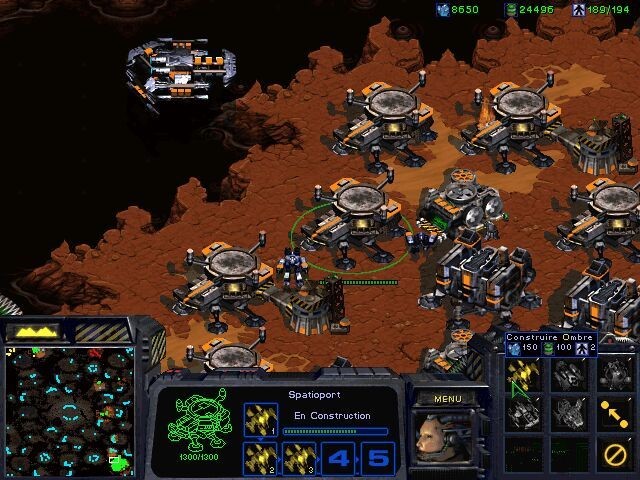Screen dimensions: 640x480
Task: Build an Ombre (Wraith) from the command card
Action: coord(523,375)
